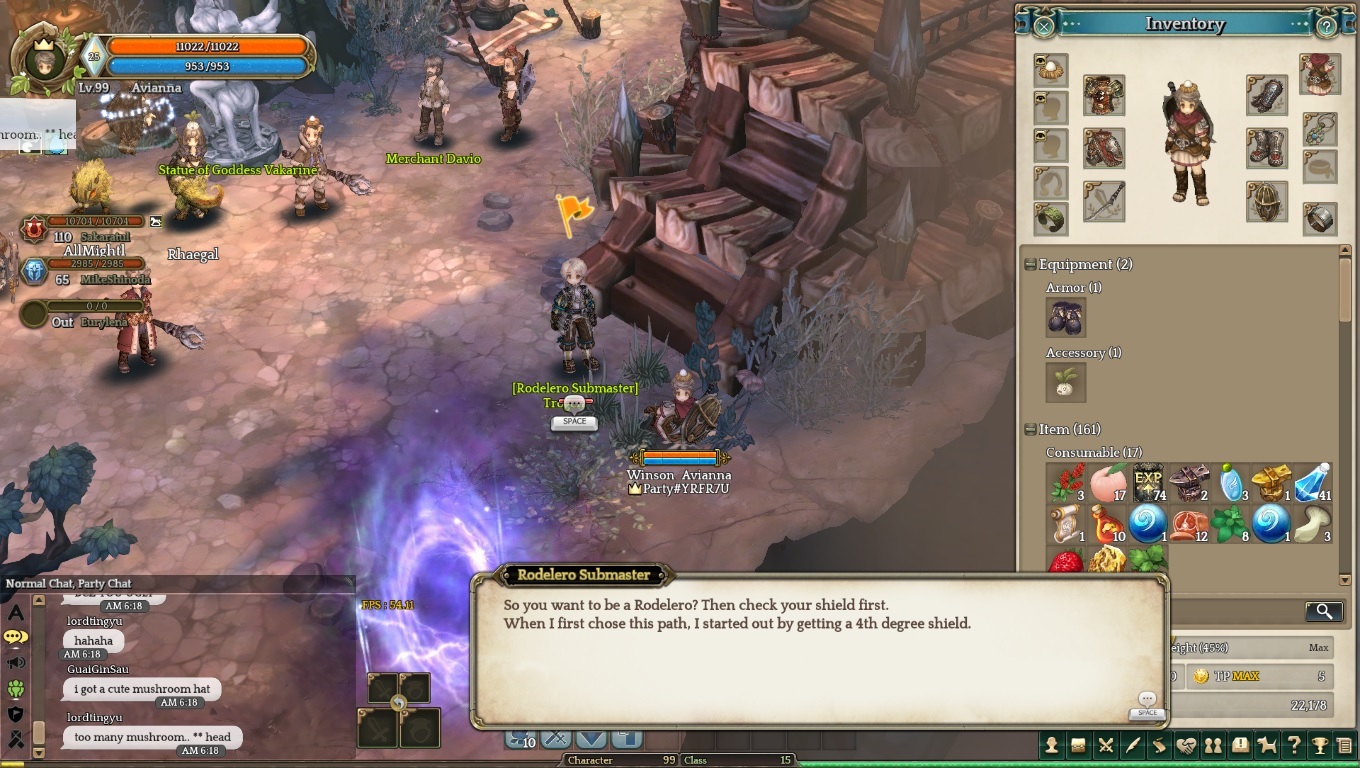Viewport: 1360px width, 768px height.
Task: Select the equipped boots slot
Action: [x=1266, y=148]
